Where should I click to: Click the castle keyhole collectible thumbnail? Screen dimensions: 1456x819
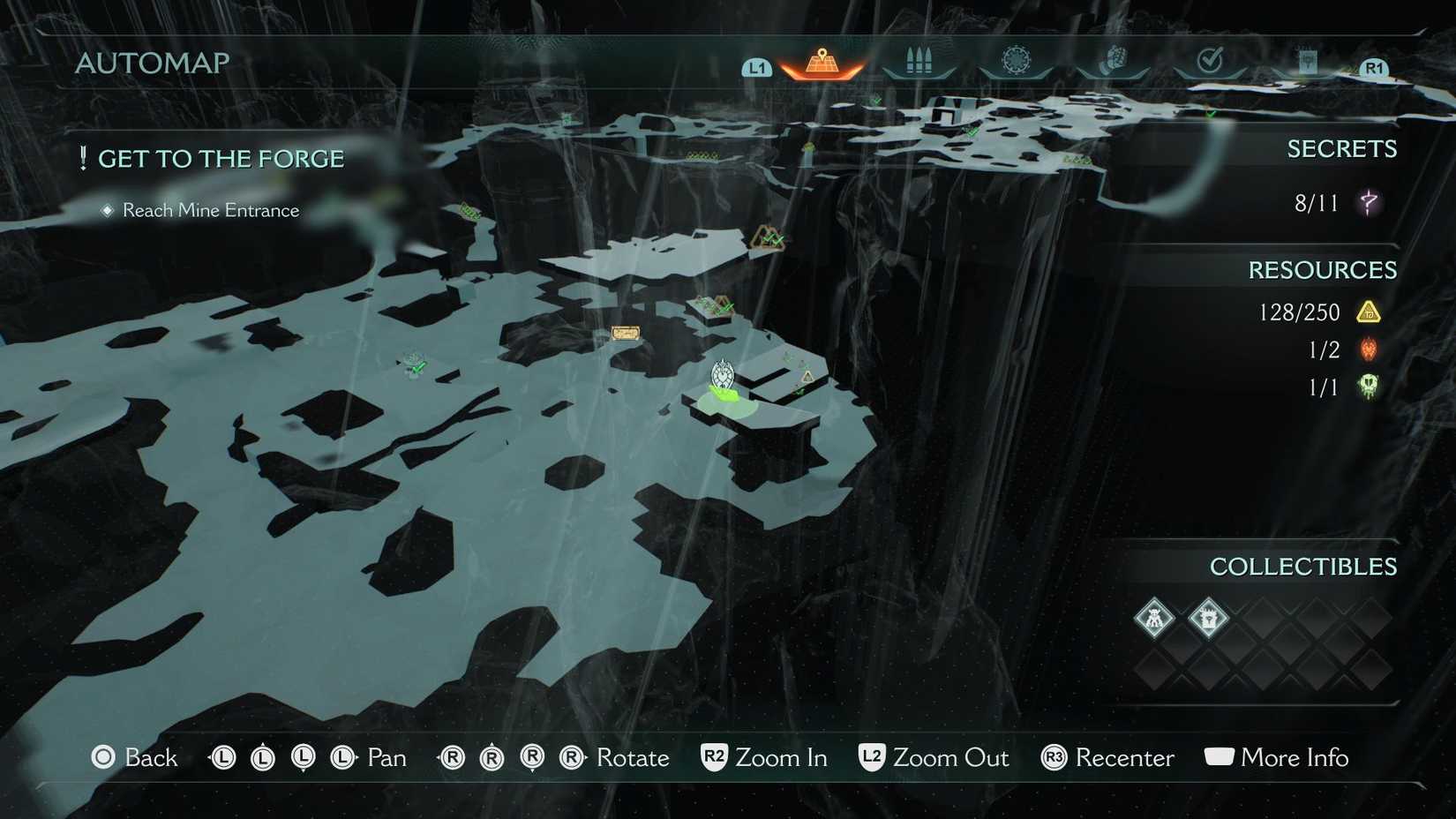click(1209, 619)
